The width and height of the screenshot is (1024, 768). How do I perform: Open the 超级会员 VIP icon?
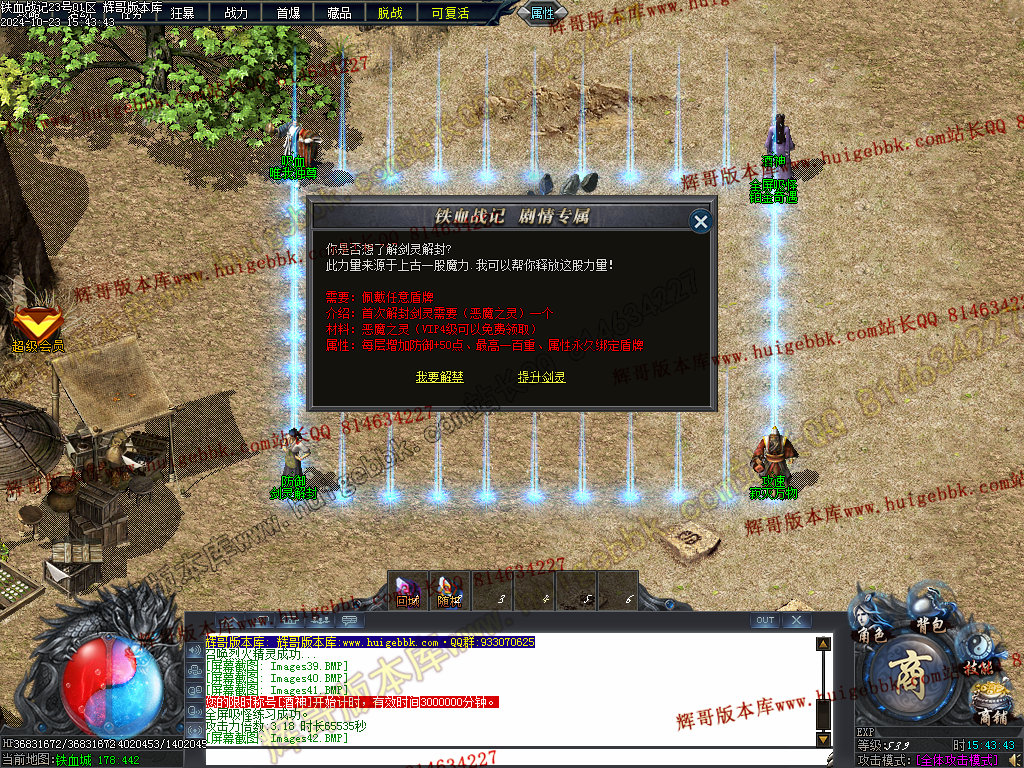point(37,326)
